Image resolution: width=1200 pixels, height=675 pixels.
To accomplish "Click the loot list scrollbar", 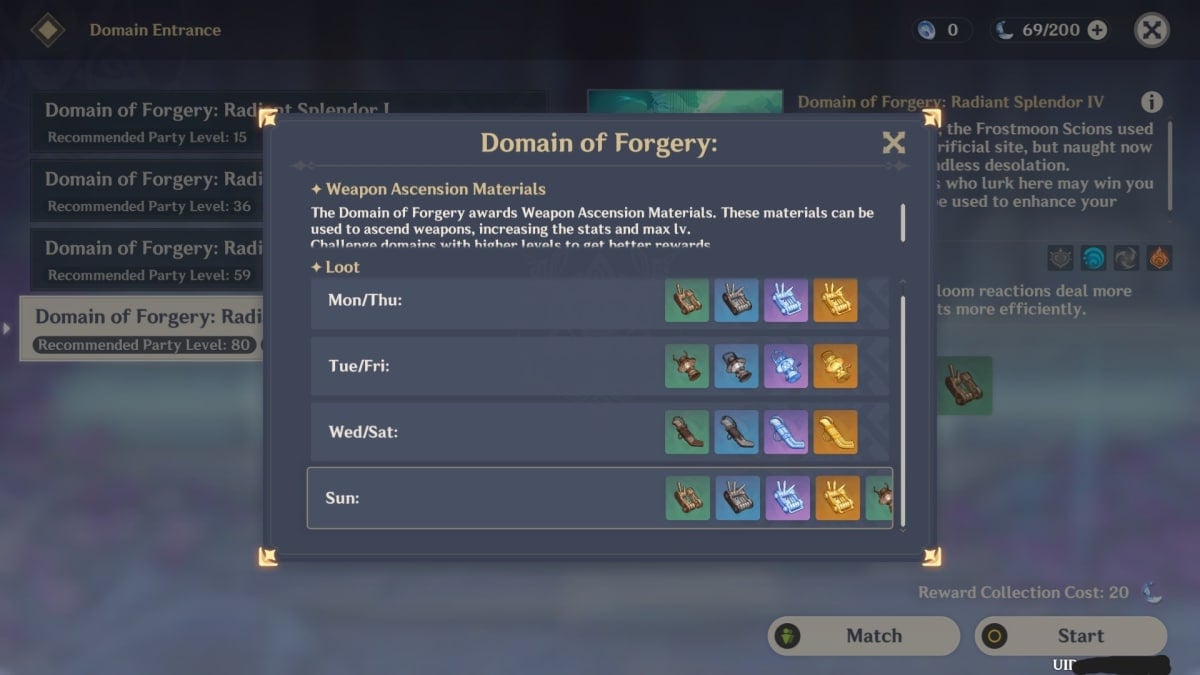I will (x=903, y=410).
